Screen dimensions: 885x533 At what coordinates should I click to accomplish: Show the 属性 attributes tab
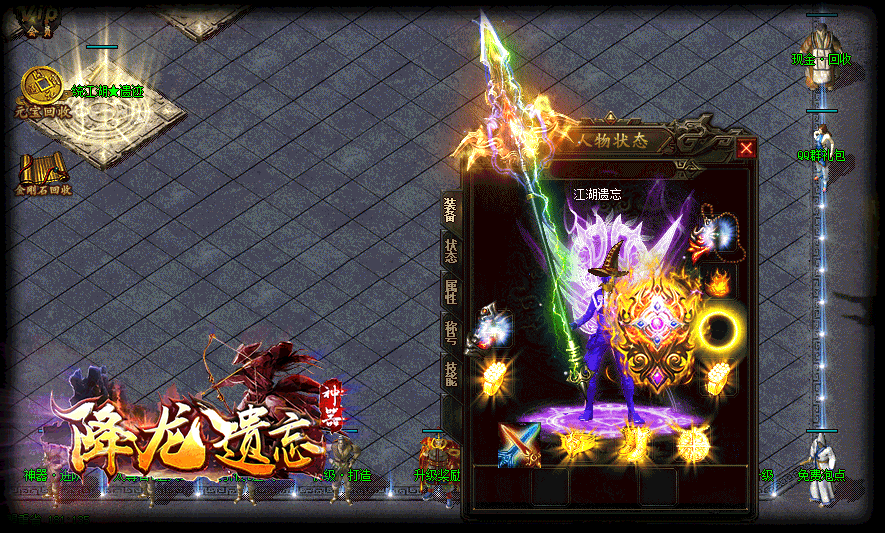(451, 292)
